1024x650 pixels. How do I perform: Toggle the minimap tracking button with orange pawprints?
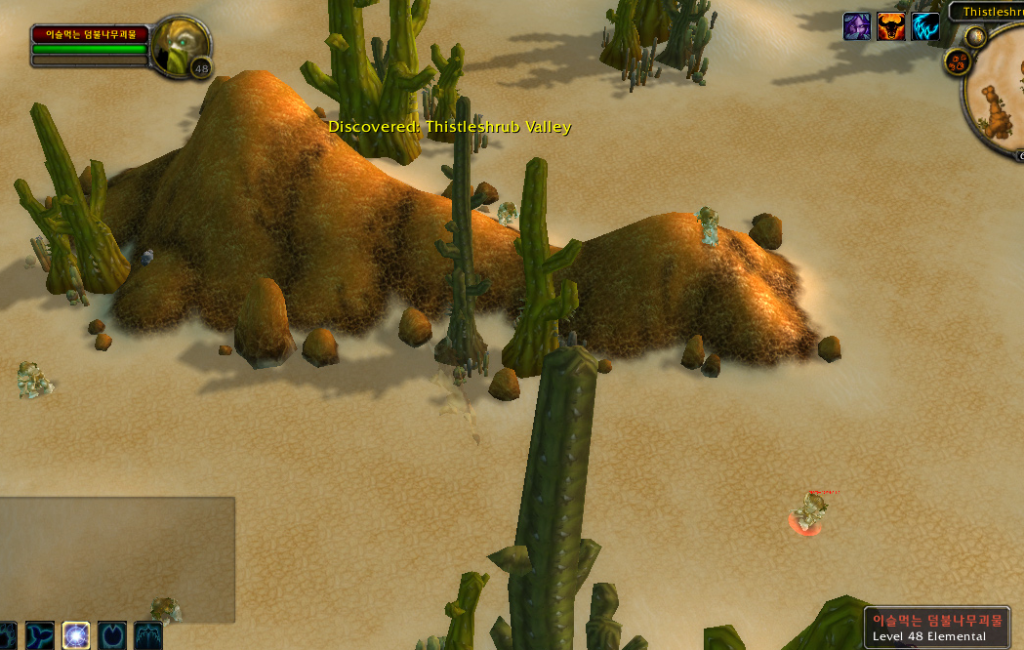pyautogui.click(x=957, y=62)
